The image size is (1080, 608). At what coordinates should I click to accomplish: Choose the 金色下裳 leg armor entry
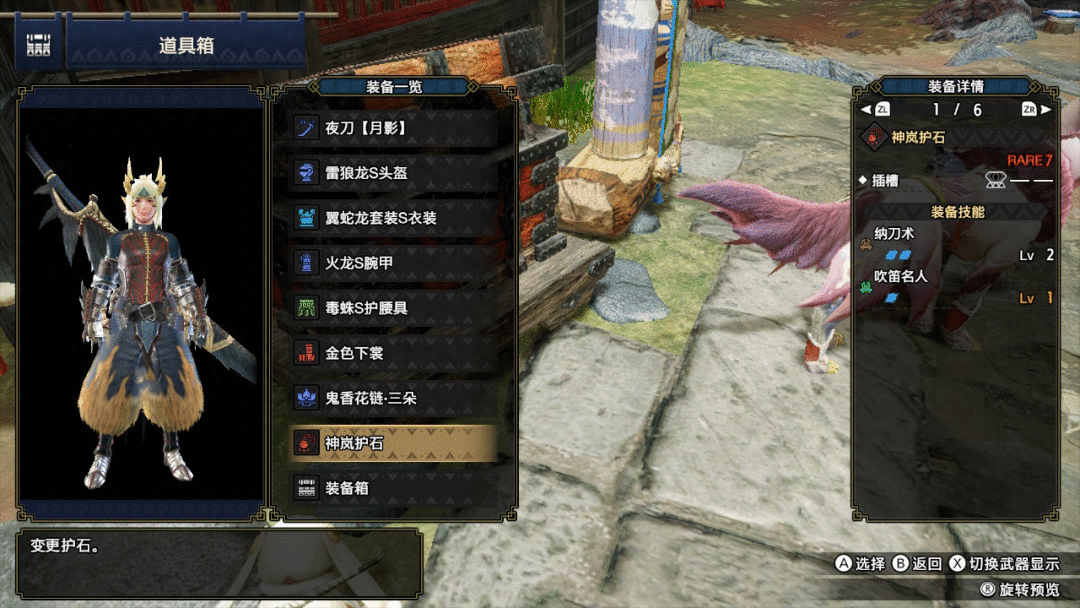pos(394,353)
